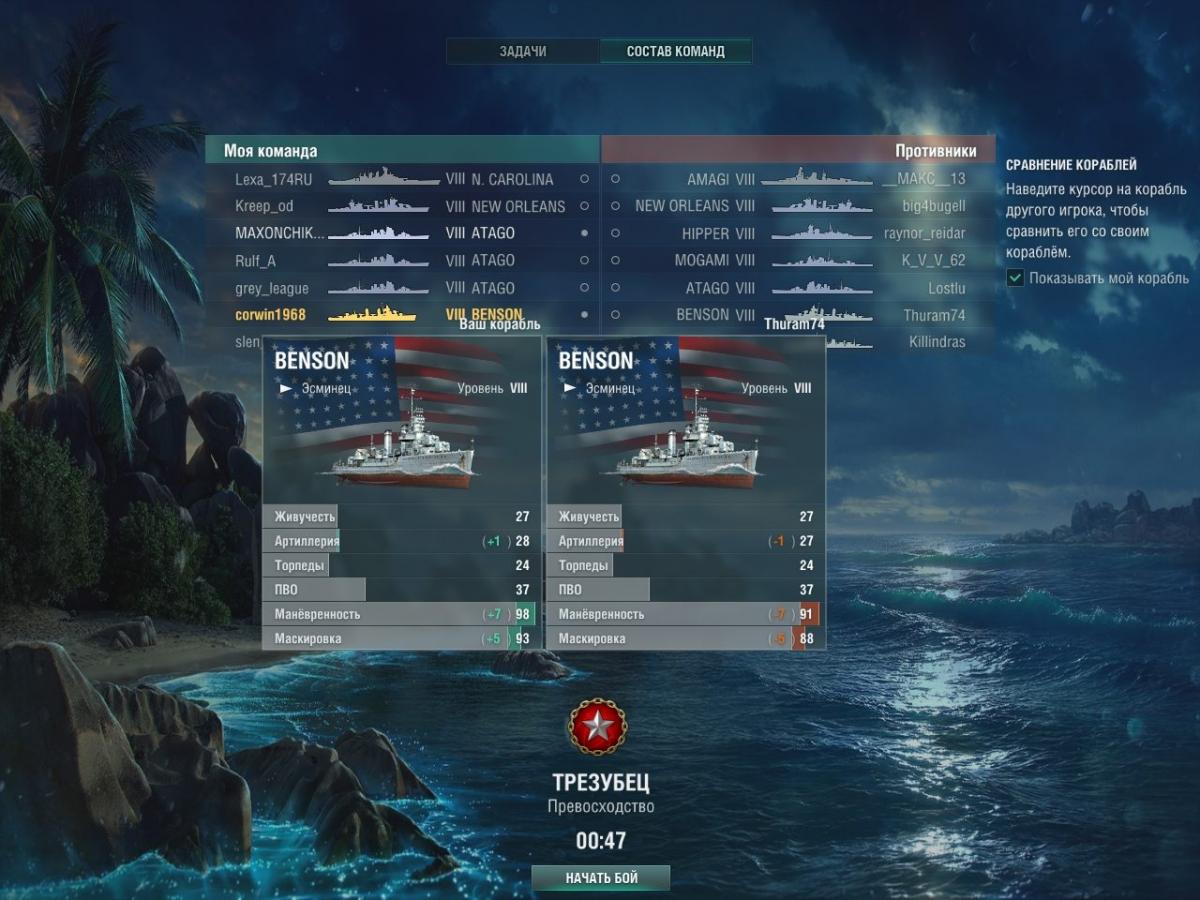Toggle the Показывать мой корабль checkbox
This screenshot has width=1200, height=900.
click(1016, 278)
